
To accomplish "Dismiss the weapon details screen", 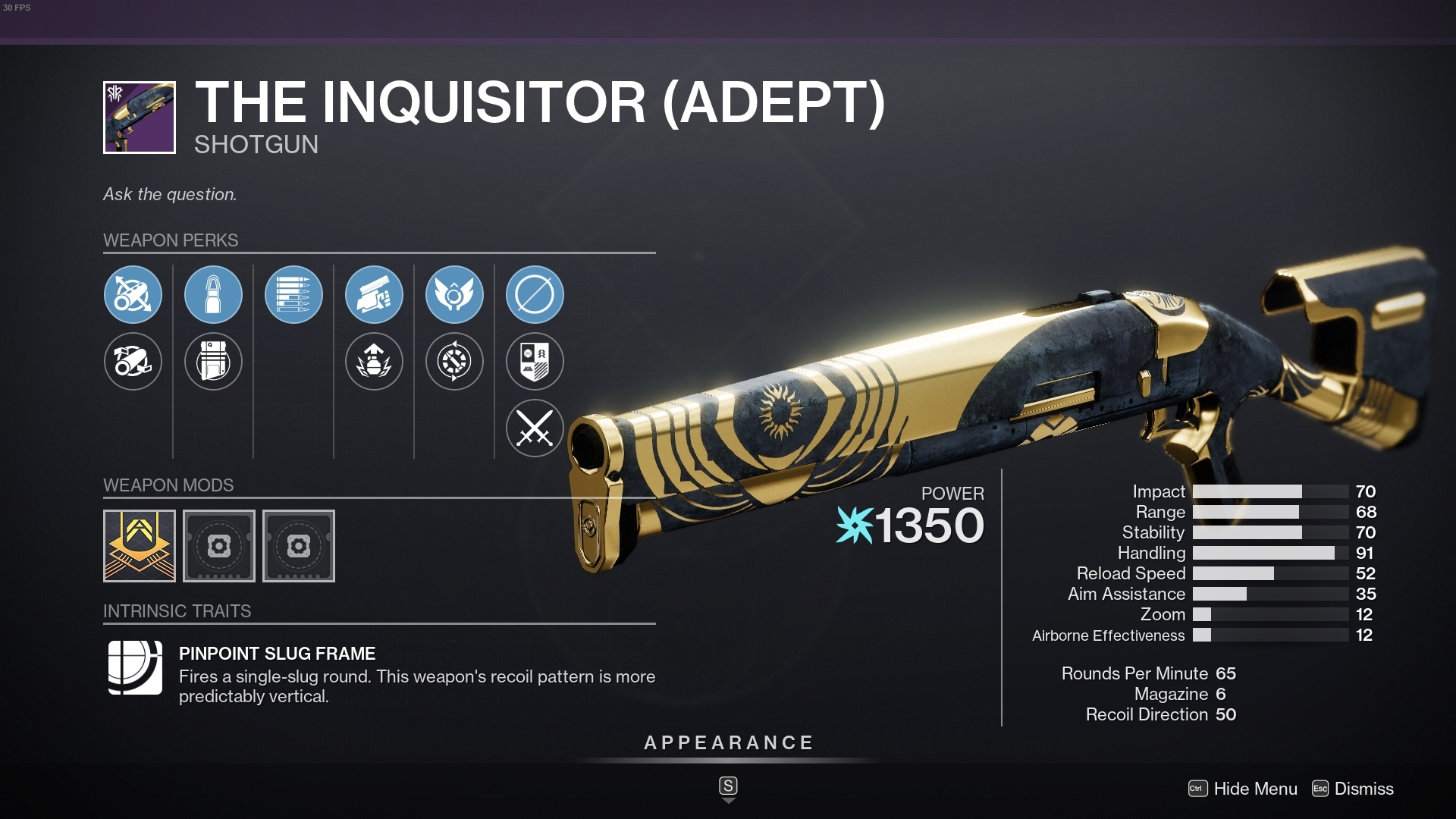I will [1363, 789].
